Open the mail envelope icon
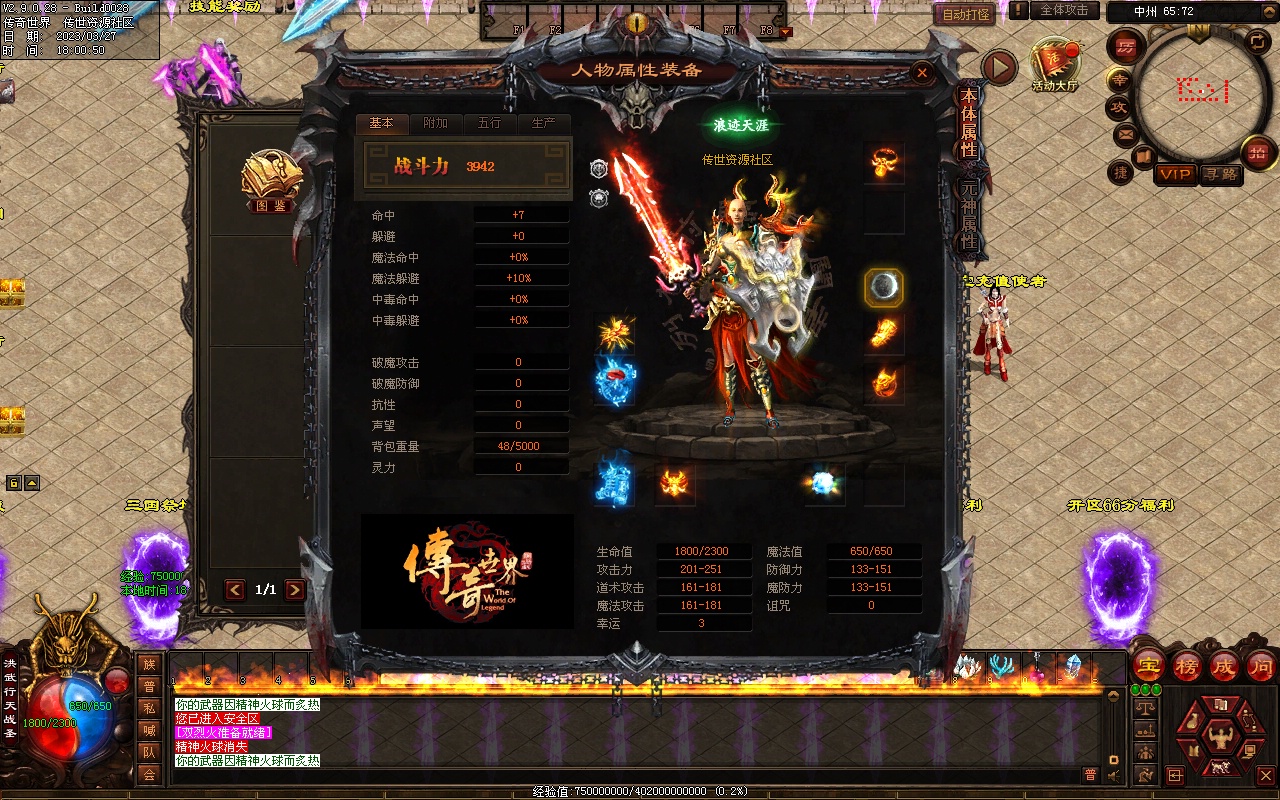The image size is (1280, 800). tap(1125, 133)
